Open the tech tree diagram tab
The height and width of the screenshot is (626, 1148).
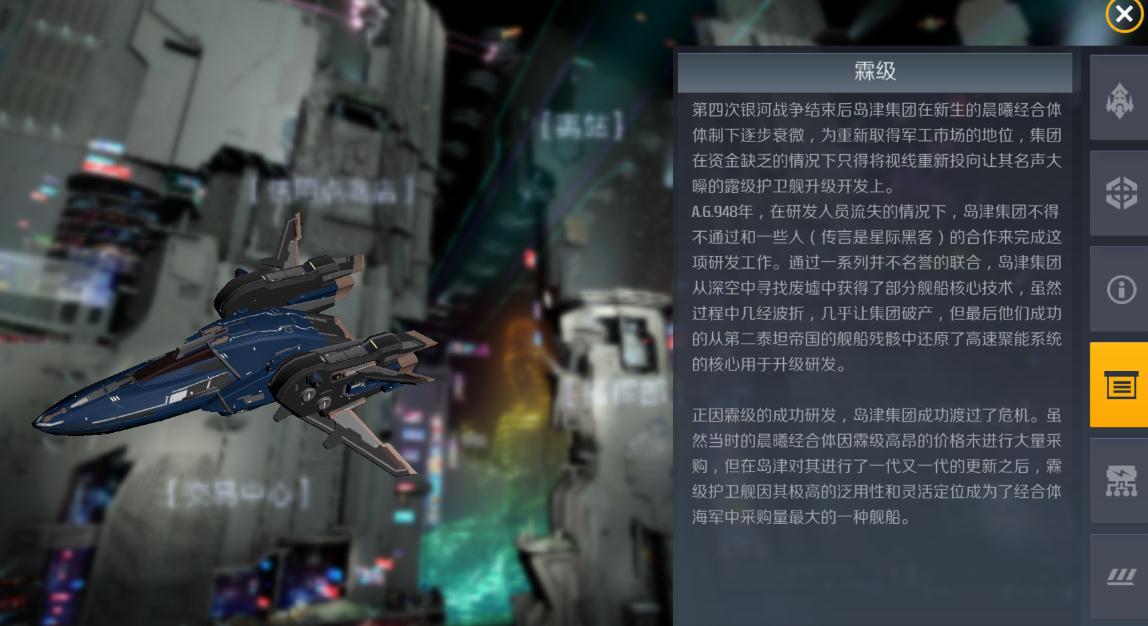point(1119,481)
